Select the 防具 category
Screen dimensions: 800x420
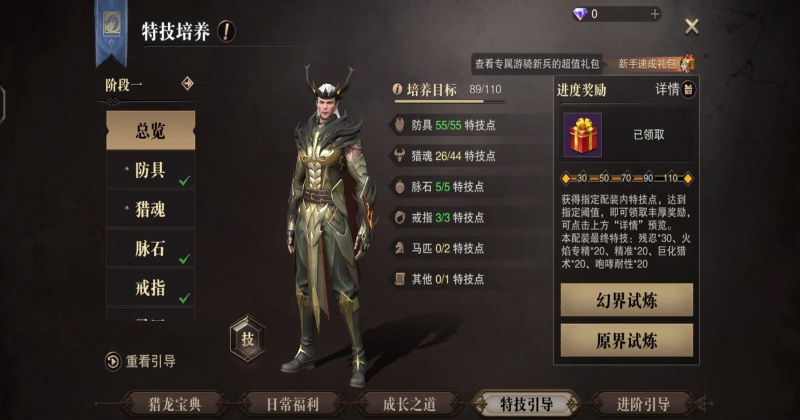point(150,170)
